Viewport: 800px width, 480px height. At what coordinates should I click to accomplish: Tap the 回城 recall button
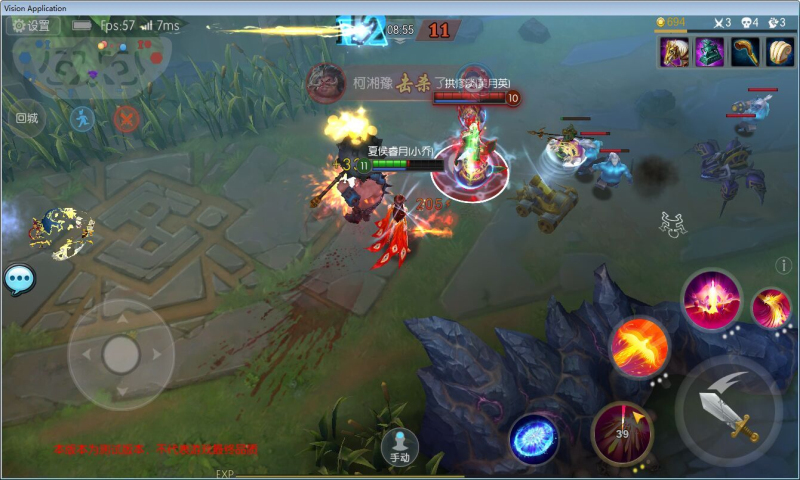click(27, 118)
